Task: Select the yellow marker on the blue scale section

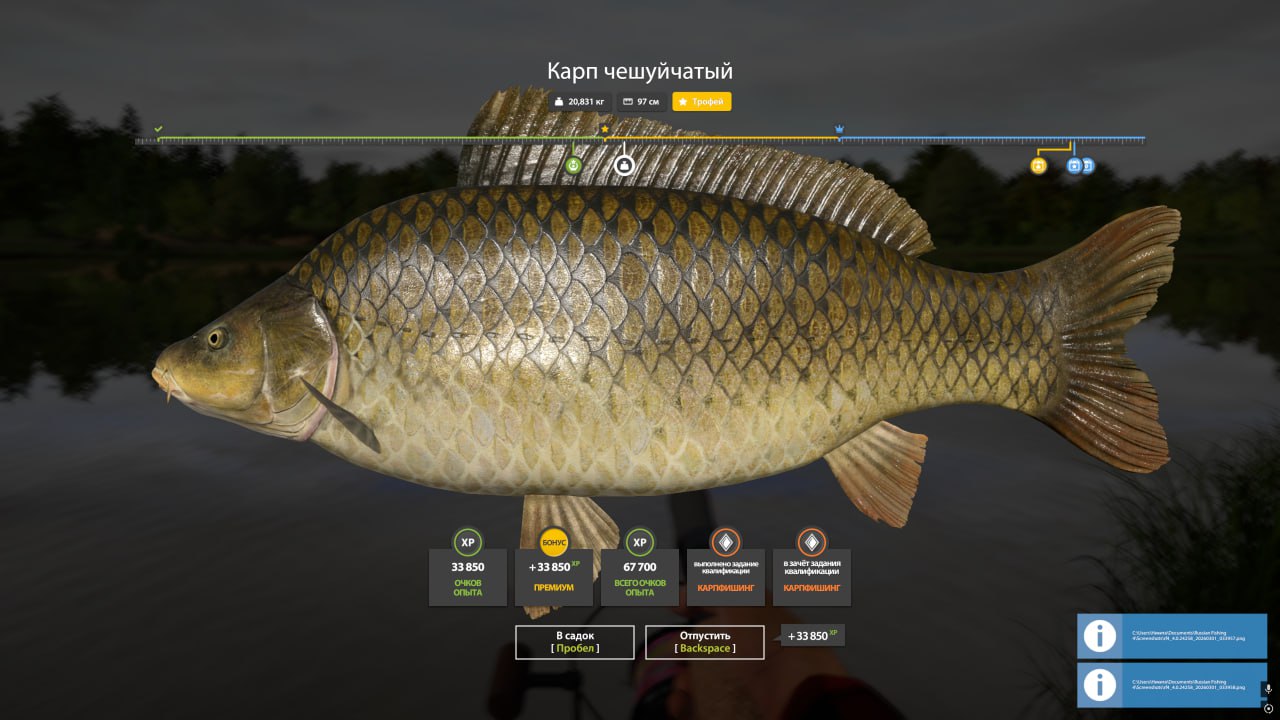Action: pos(1038,166)
